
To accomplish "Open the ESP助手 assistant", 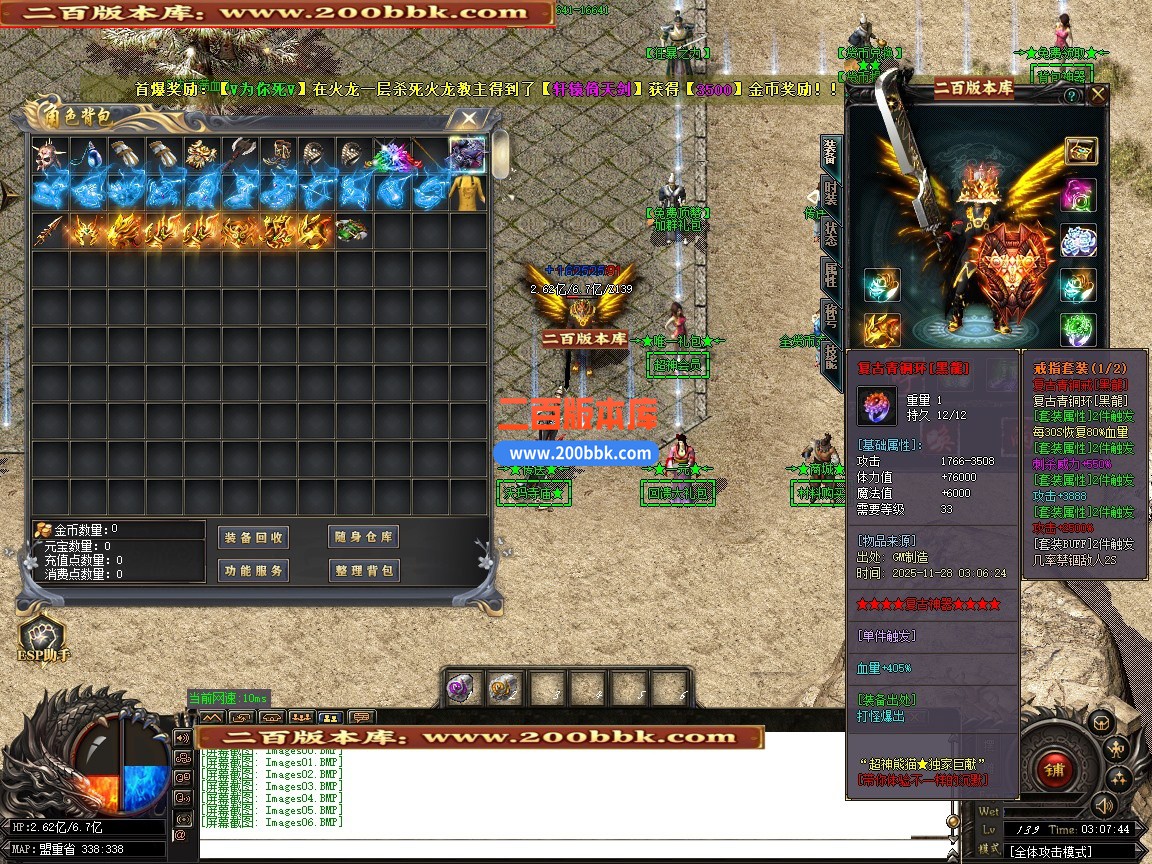I will [41, 637].
